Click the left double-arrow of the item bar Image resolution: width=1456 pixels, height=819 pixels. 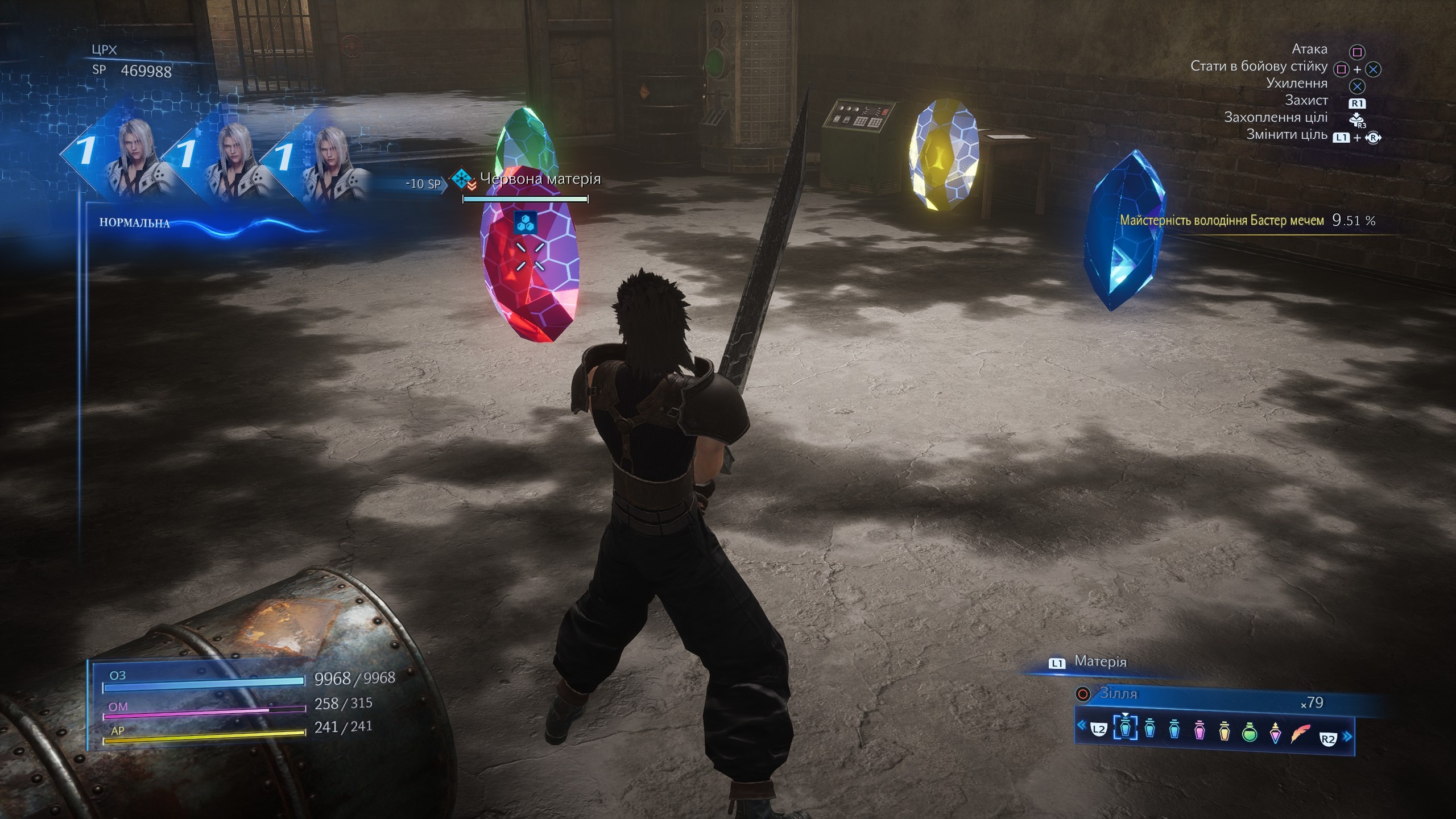coord(1082,725)
